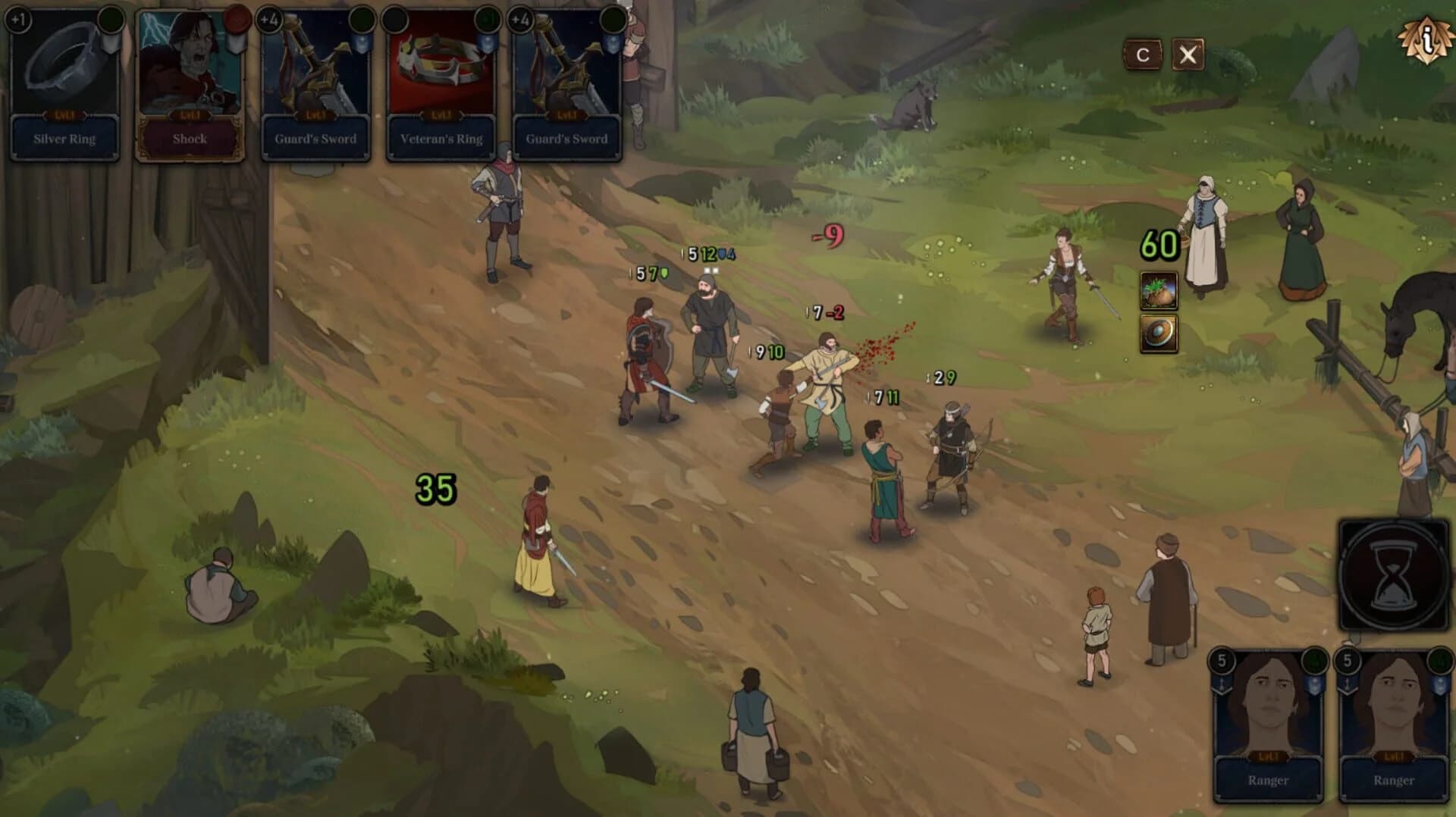Select the right Ranger card
Screen dimensions: 1456x817
(x=1393, y=720)
